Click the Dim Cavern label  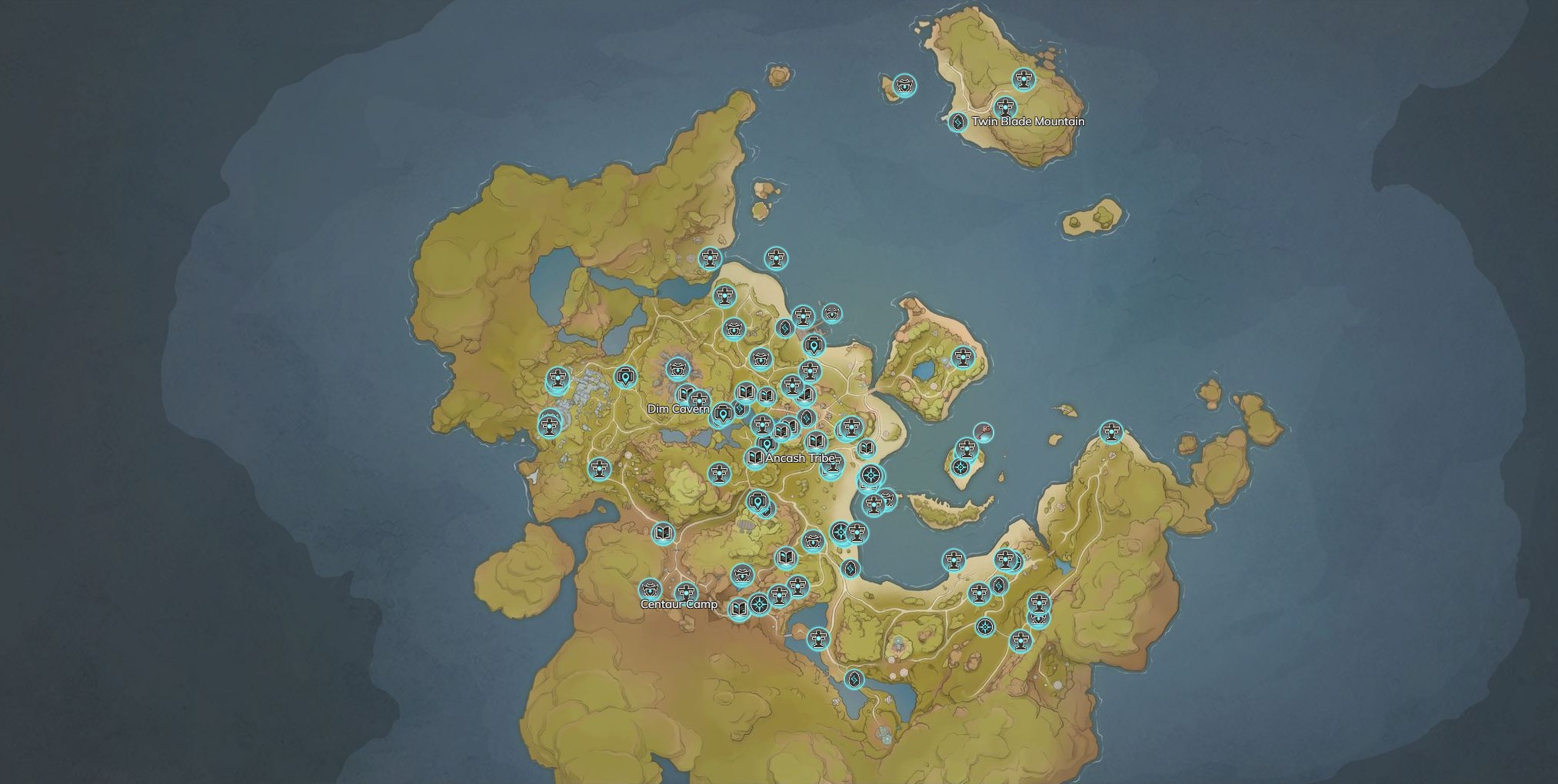coord(678,409)
